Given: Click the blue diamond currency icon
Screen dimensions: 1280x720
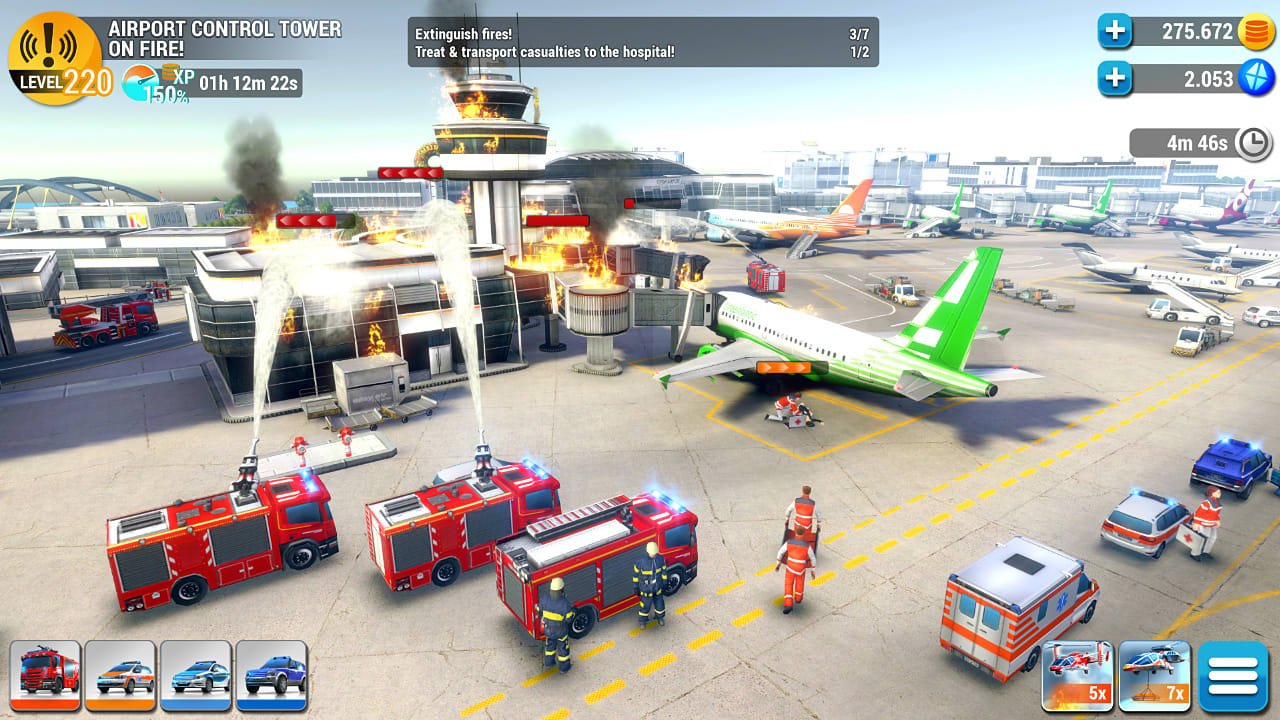Looking at the screenshot, I should (1253, 78).
